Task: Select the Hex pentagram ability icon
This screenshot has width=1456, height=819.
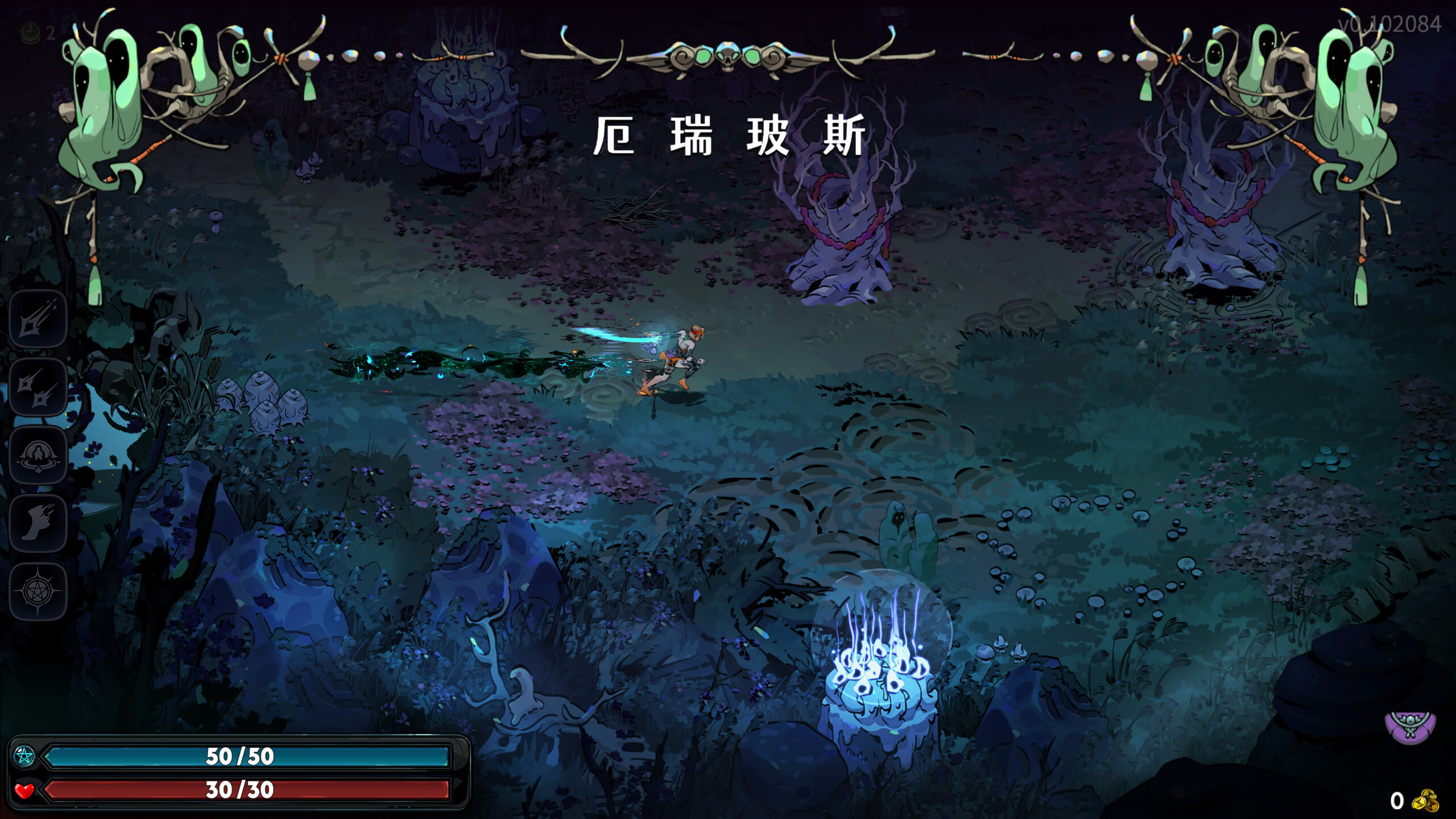Action: coord(38,590)
